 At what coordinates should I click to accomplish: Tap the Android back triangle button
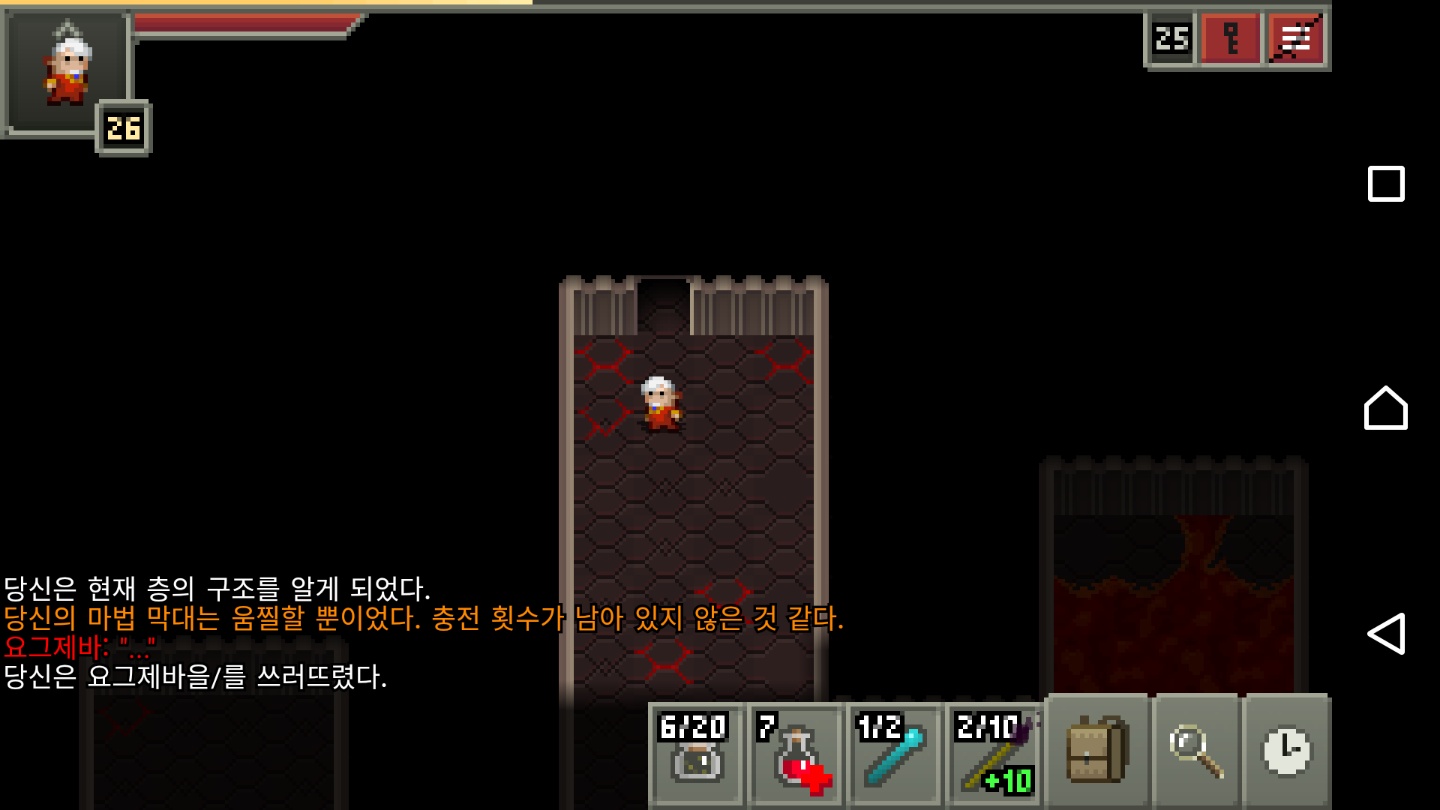point(1386,633)
